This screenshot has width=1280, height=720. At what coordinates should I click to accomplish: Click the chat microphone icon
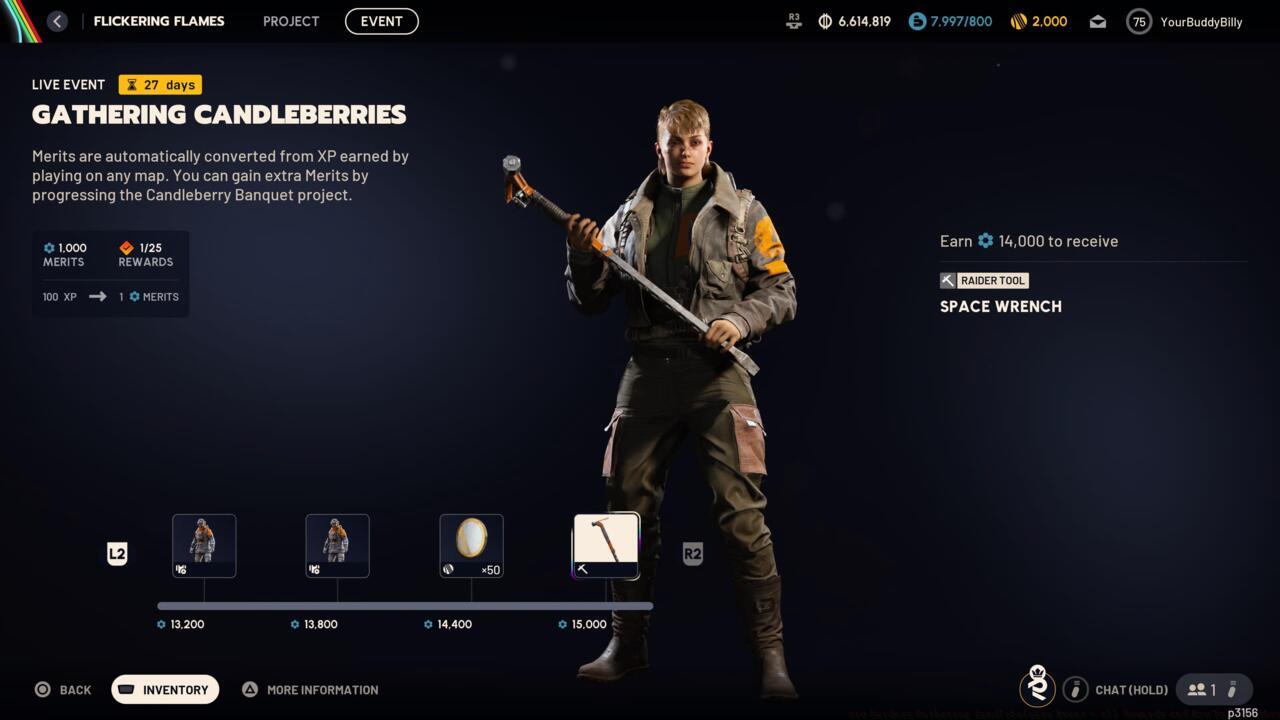tap(1076, 689)
